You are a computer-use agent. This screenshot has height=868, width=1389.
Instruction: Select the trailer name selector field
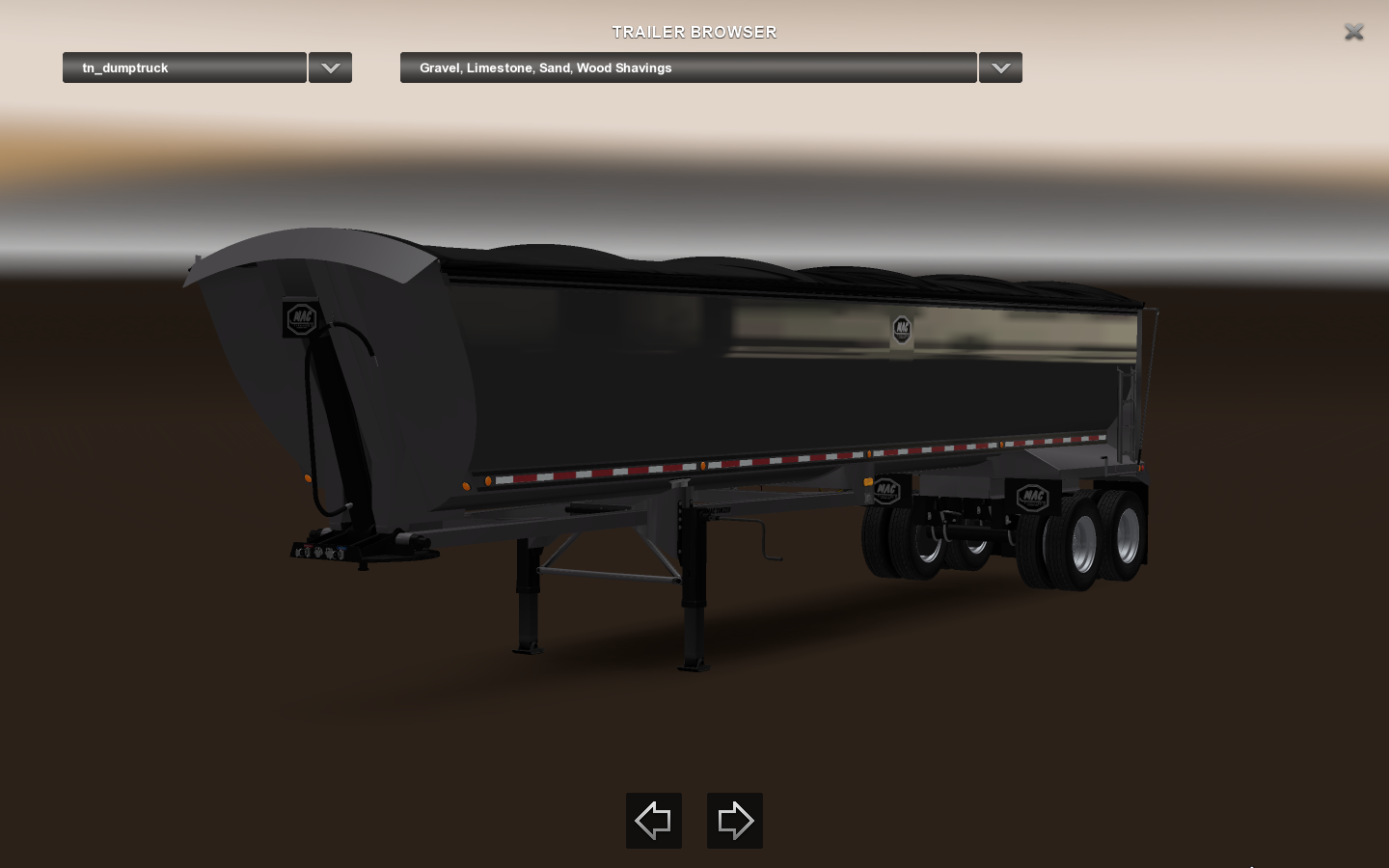coord(184,68)
